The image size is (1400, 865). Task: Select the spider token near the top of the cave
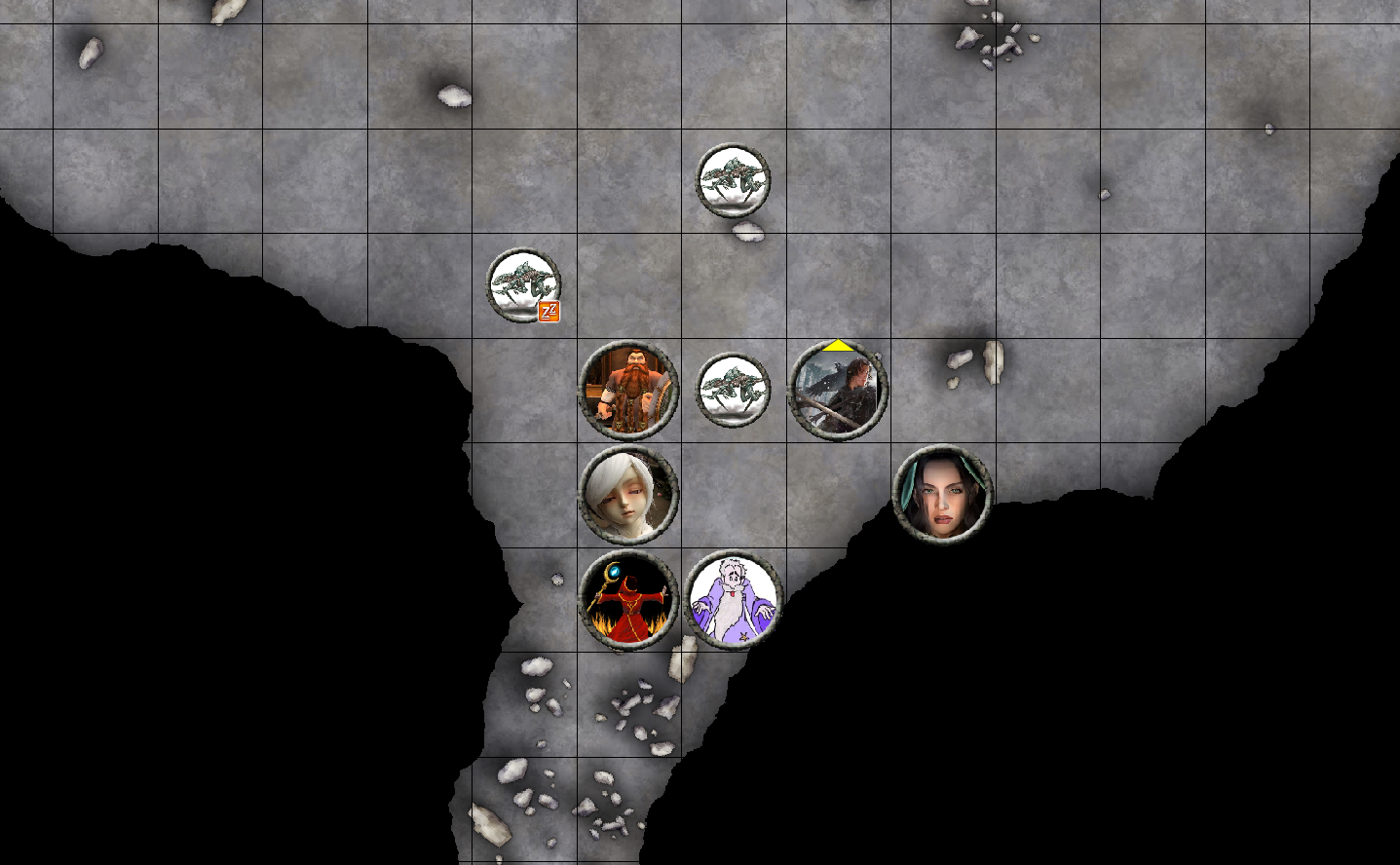[x=733, y=180]
